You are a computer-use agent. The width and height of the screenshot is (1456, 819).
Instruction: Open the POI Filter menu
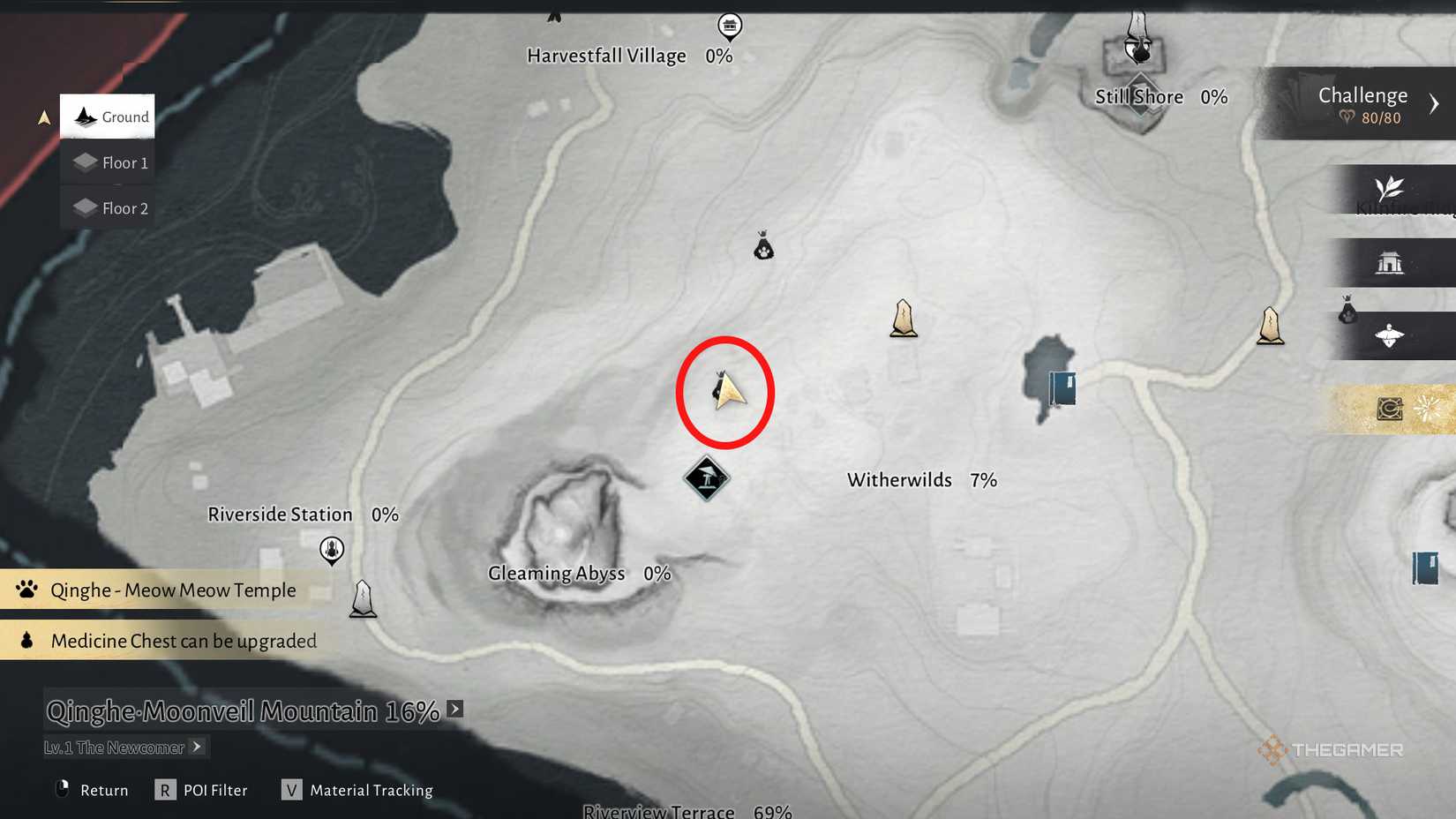(201, 789)
